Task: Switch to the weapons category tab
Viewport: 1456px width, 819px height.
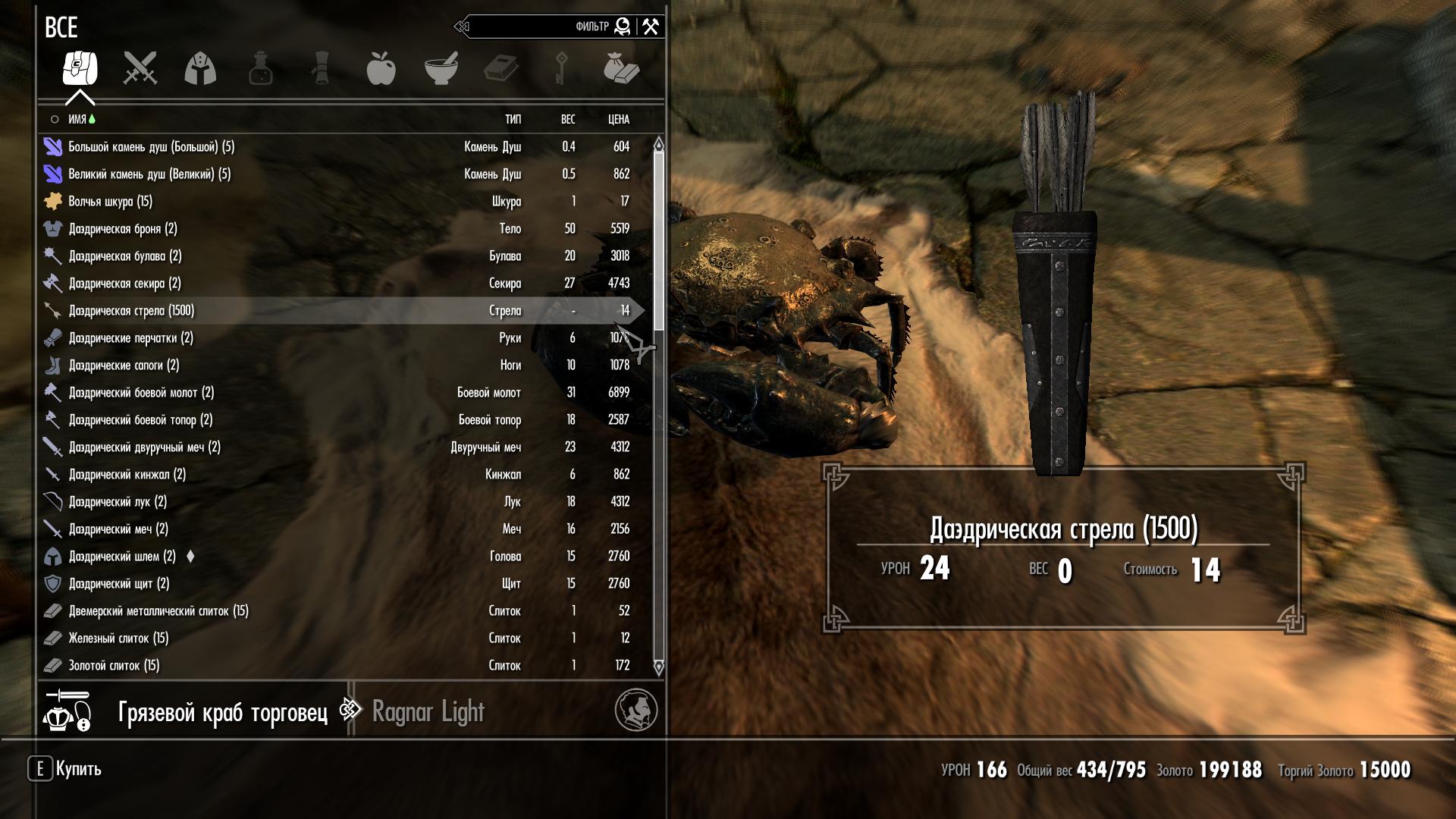Action: (x=140, y=68)
